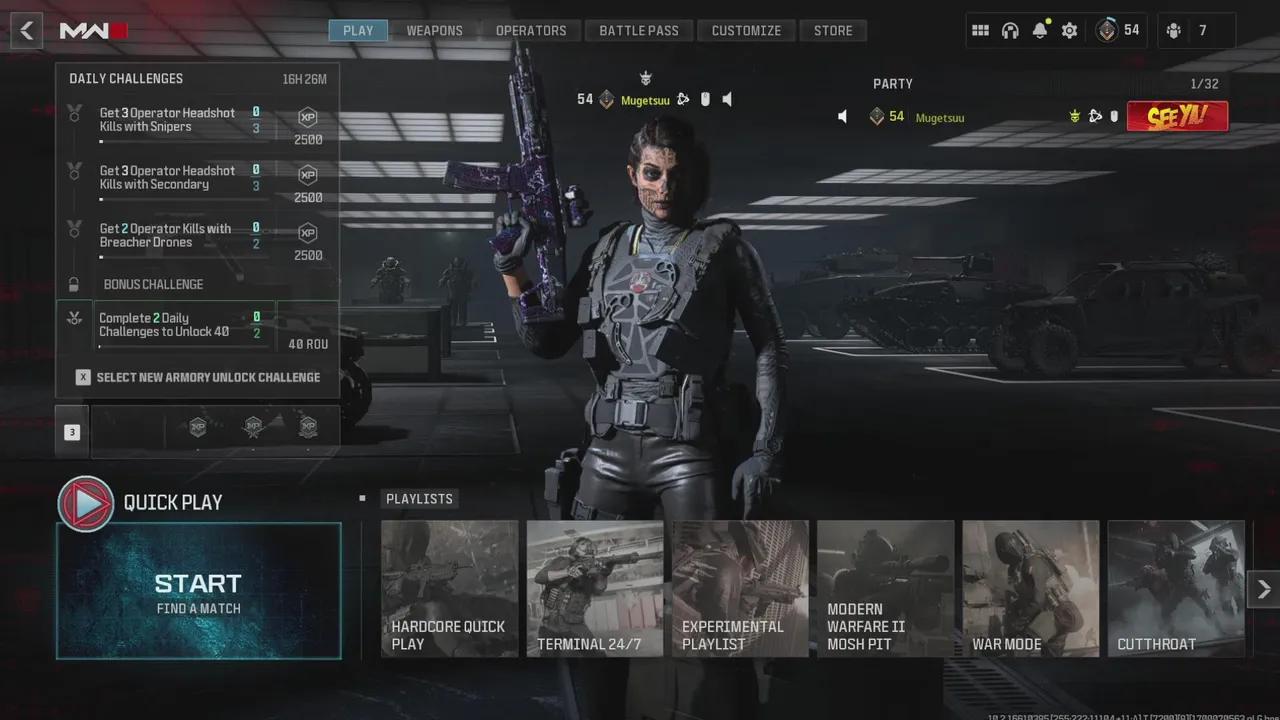The height and width of the screenshot is (720, 1280).
Task: Click the prestige crown icon above Mugetsuu
Action: pyautogui.click(x=646, y=76)
